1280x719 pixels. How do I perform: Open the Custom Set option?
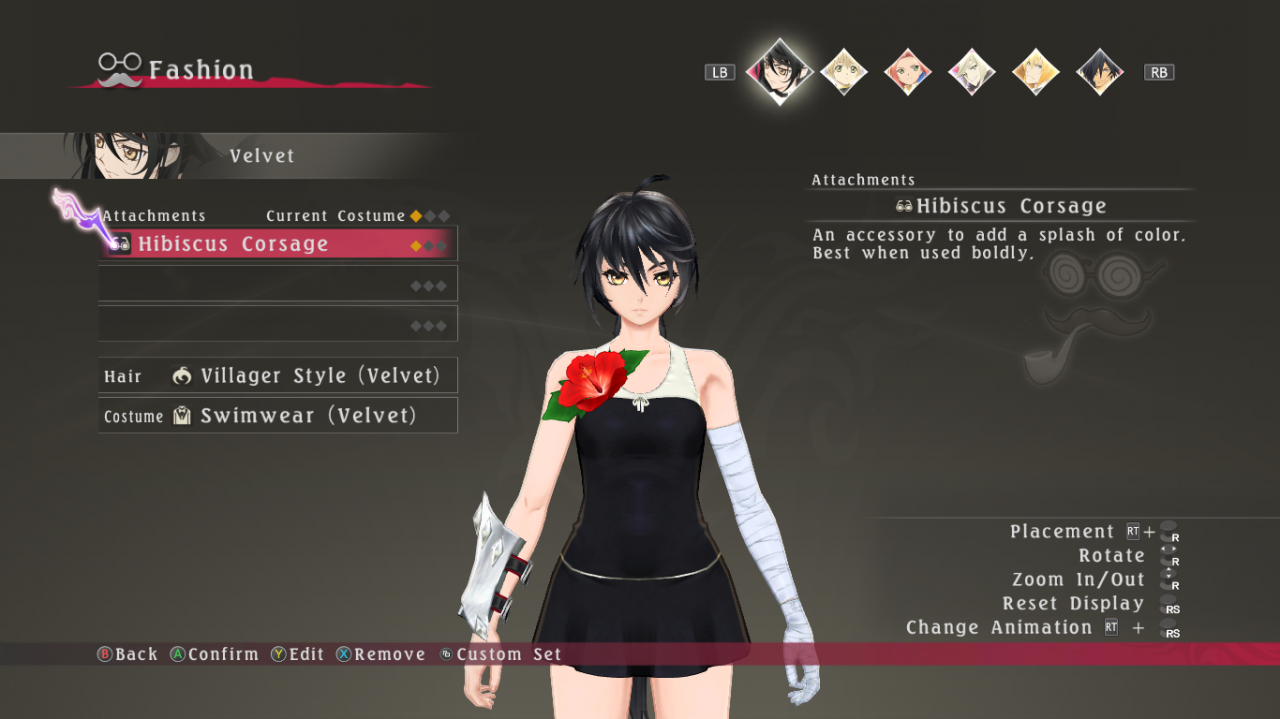[500, 654]
